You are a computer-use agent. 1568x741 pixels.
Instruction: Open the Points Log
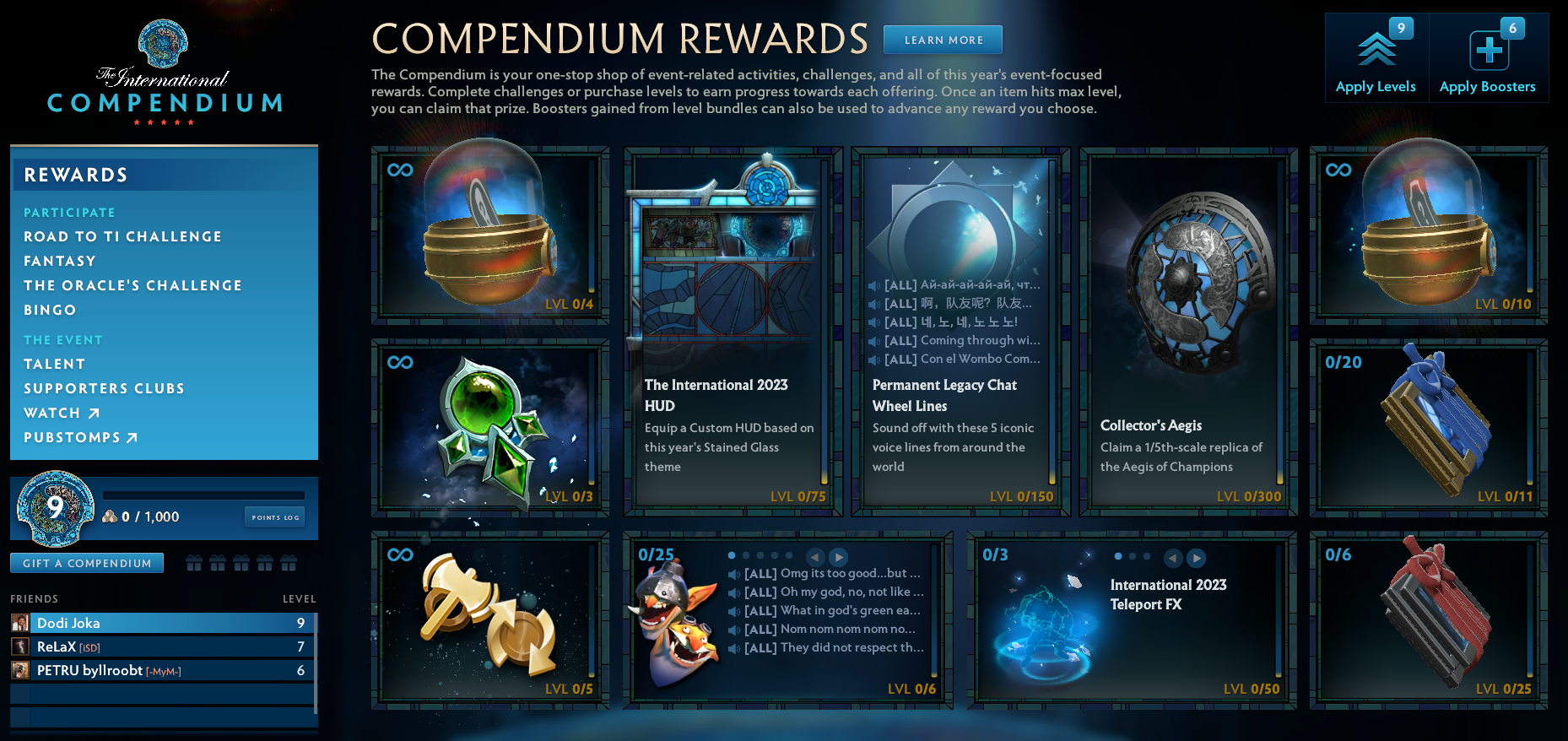[x=274, y=516]
